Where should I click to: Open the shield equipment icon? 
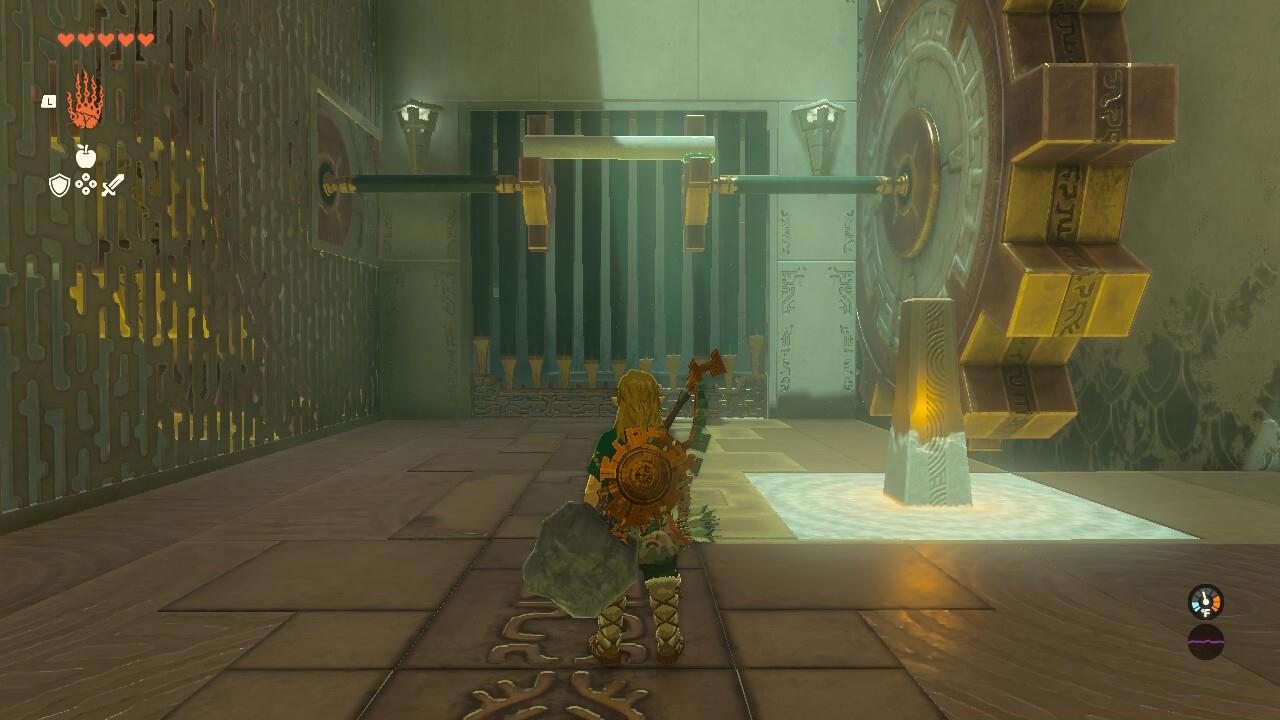[59, 185]
